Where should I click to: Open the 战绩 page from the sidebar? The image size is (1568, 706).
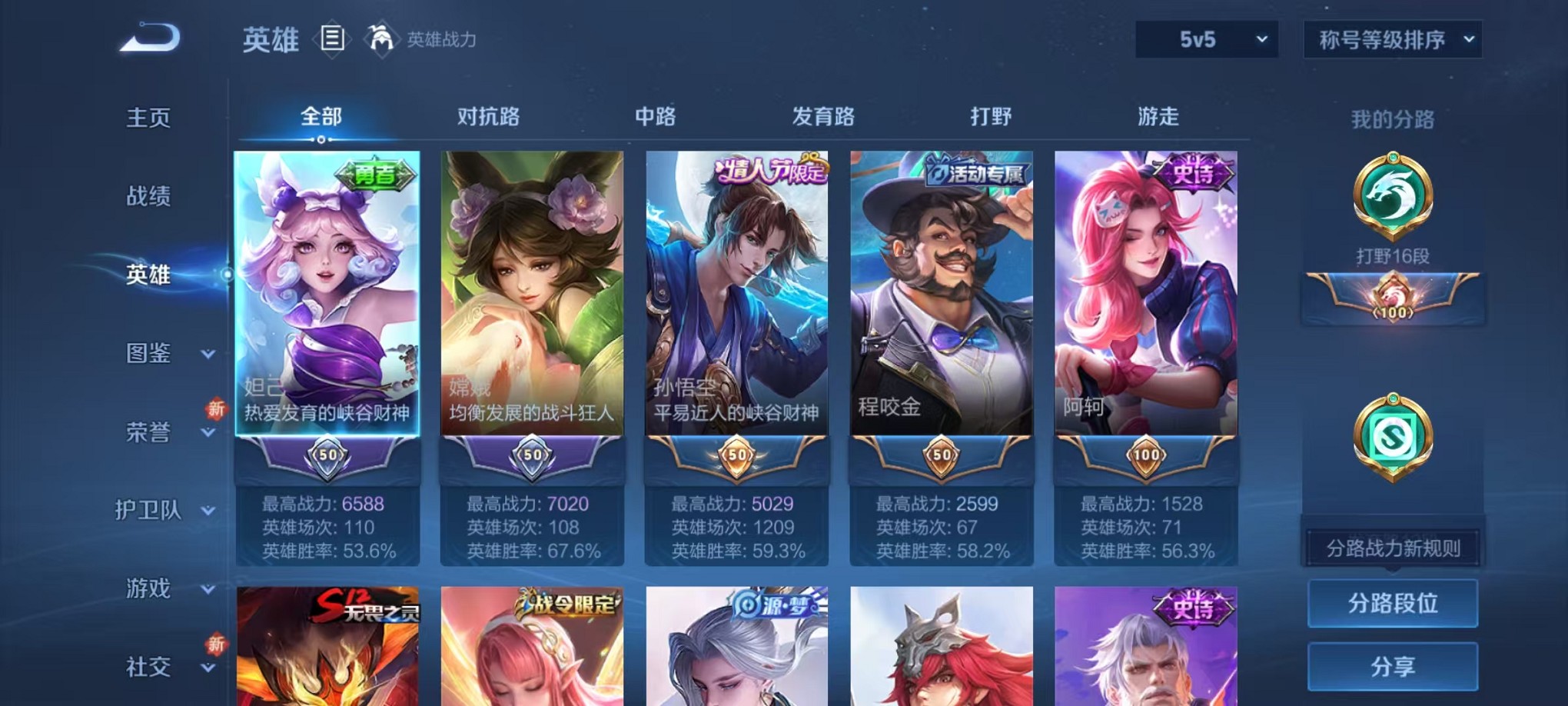148,196
